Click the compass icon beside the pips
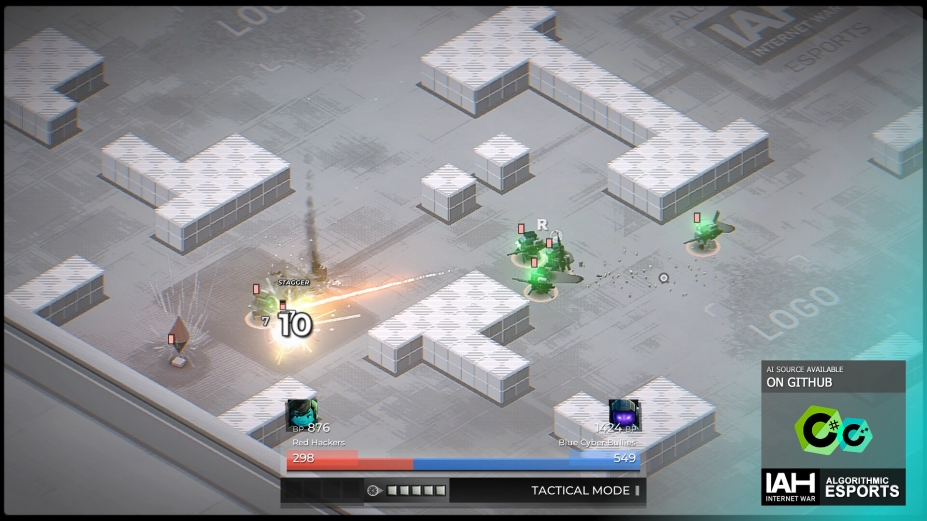This screenshot has height=521, width=927. [x=374, y=490]
